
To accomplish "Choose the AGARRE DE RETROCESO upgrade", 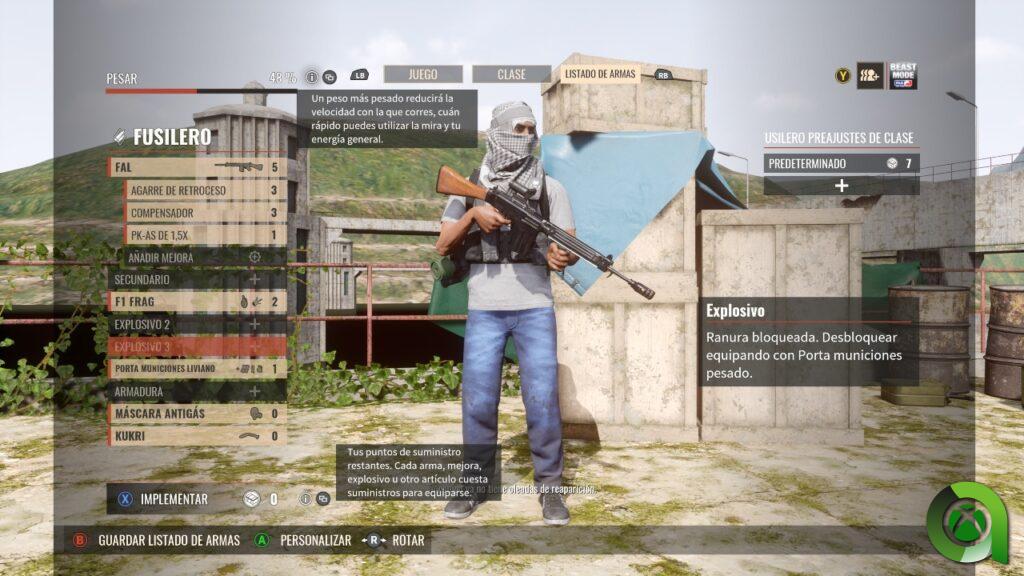I will [205, 190].
